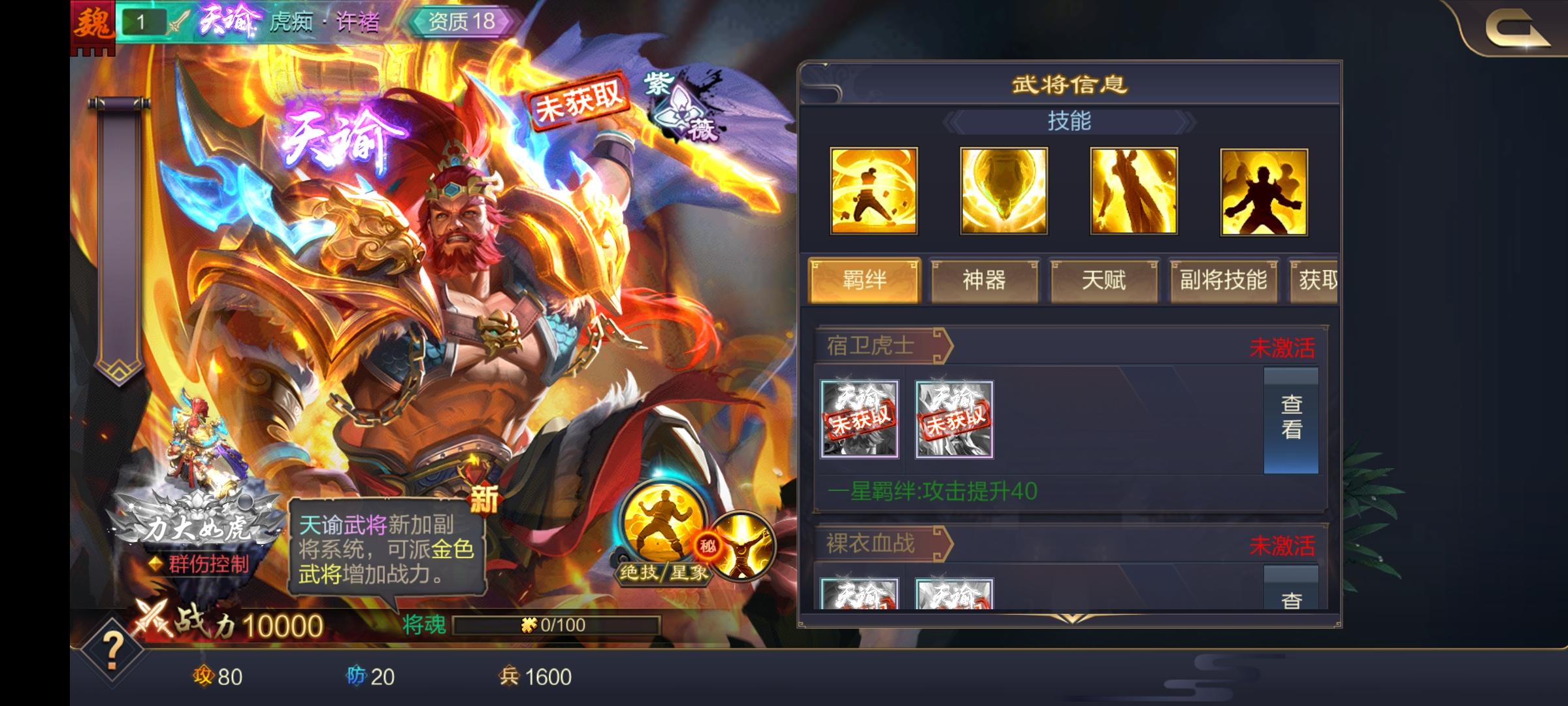Switch to the 神器 tab
1568x706 pixels.
coord(985,279)
